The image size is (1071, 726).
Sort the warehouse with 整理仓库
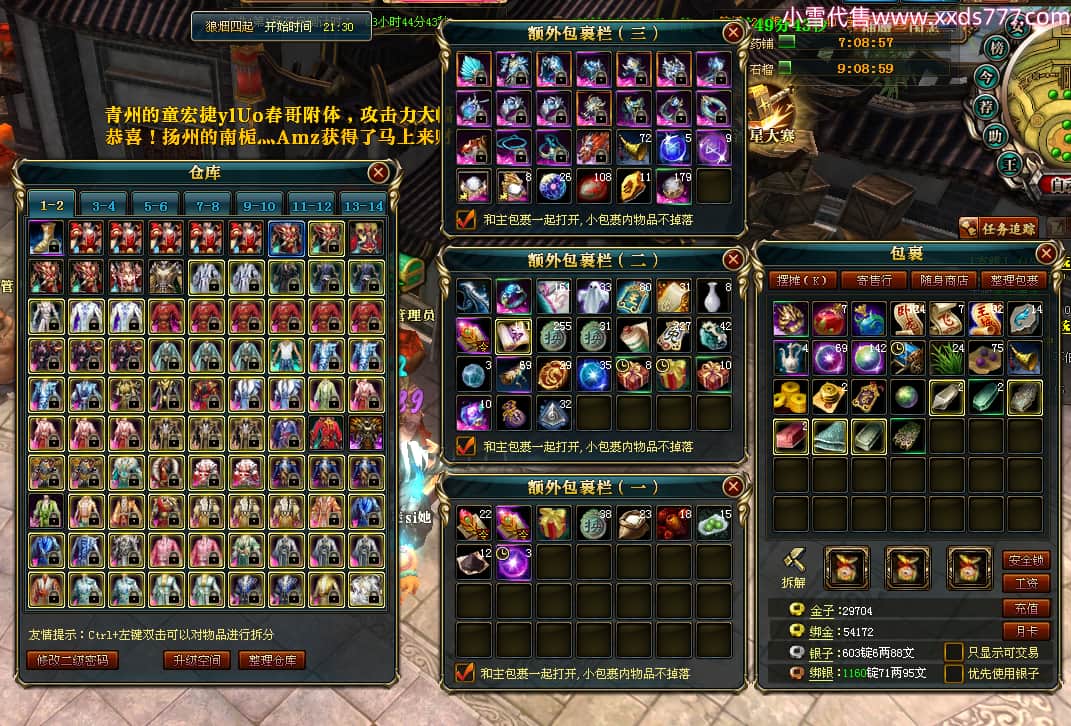[x=271, y=660]
